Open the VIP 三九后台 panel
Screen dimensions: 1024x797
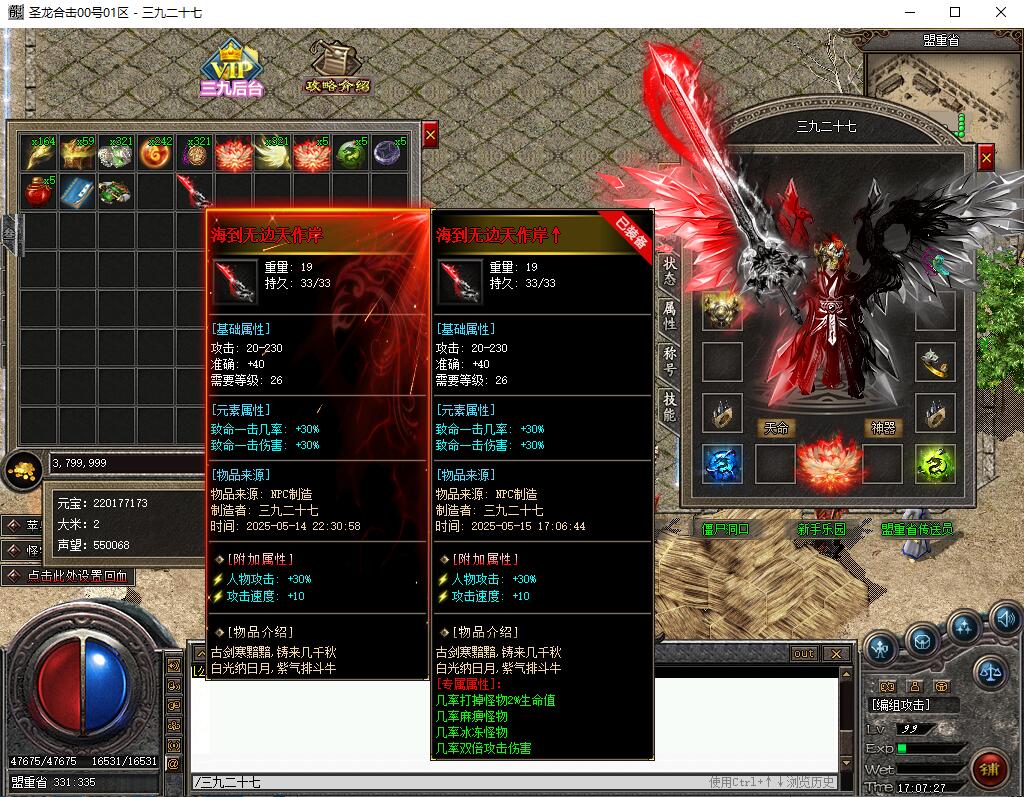[x=232, y=68]
